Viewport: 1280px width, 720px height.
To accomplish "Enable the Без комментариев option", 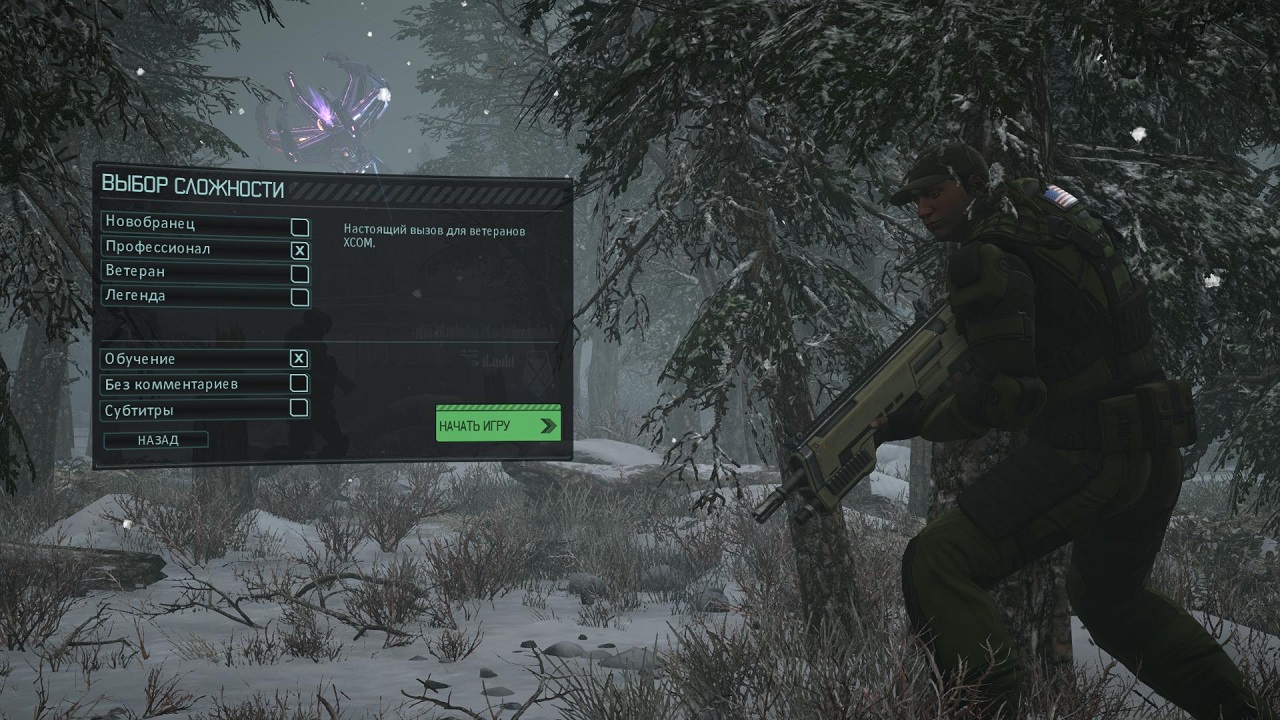I will (x=298, y=383).
